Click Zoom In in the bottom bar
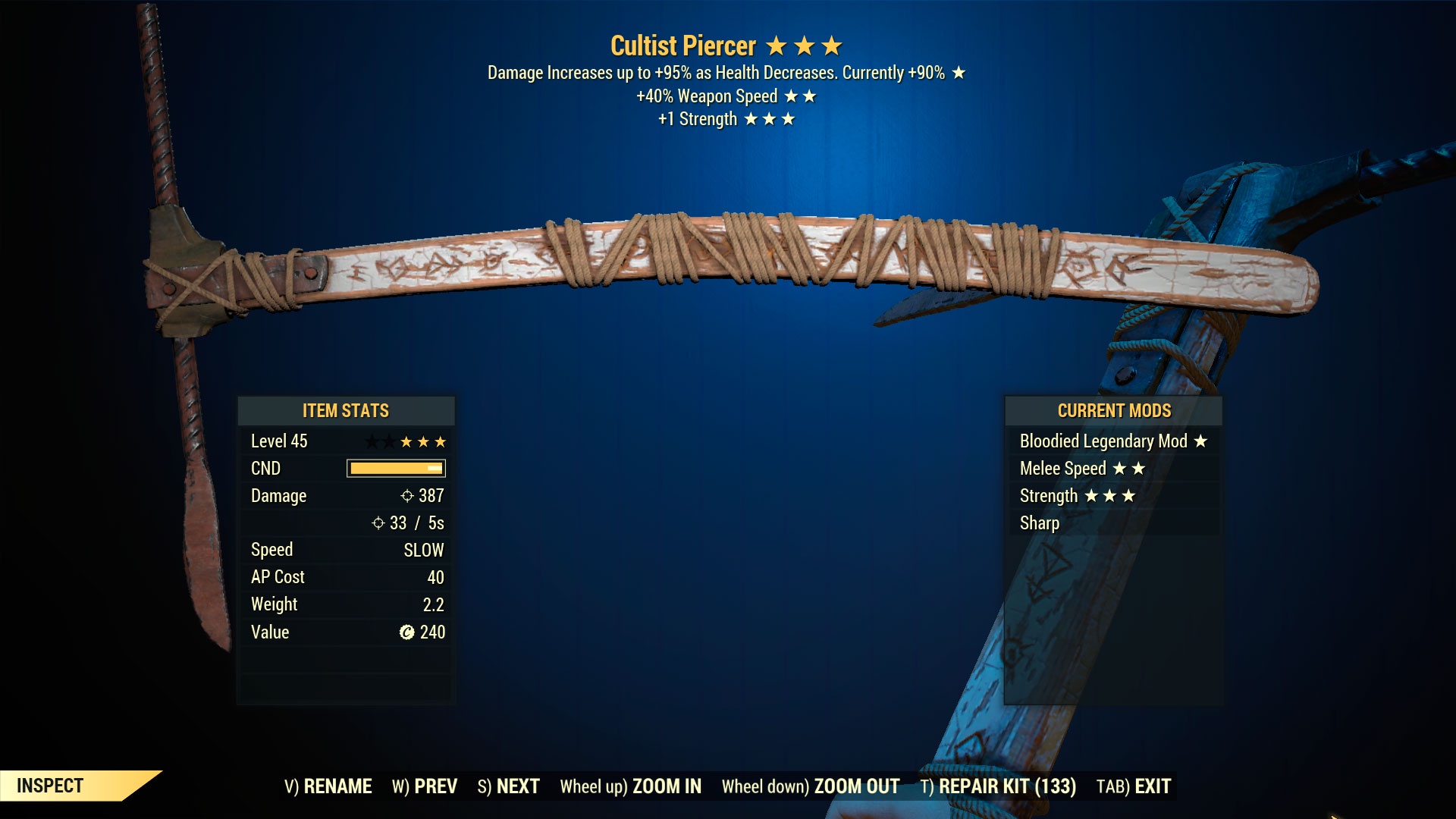 [x=630, y=786]
